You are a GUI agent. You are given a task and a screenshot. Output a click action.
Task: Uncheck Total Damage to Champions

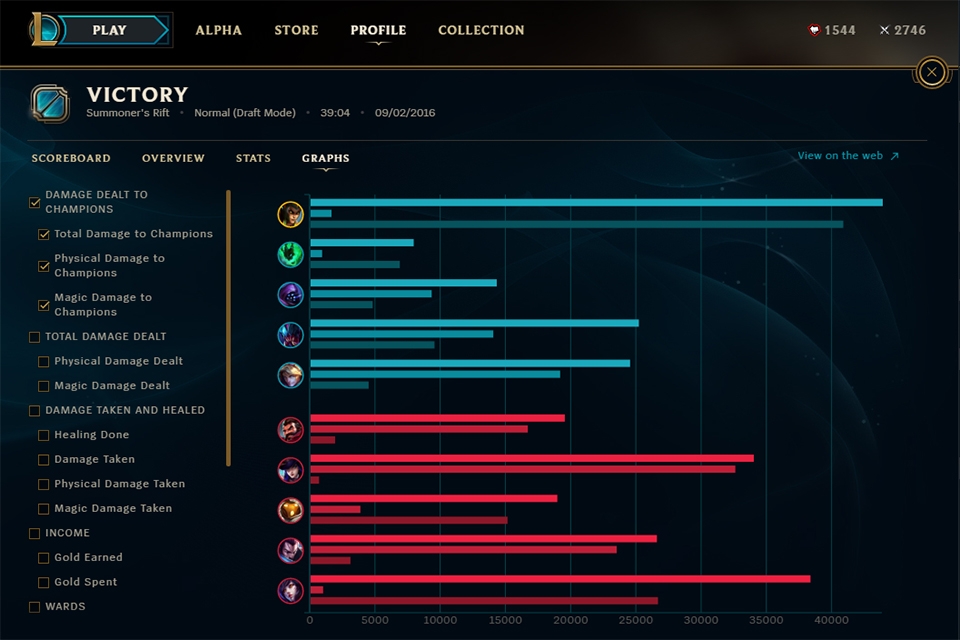pyautogui.click(x=44, y=234)
